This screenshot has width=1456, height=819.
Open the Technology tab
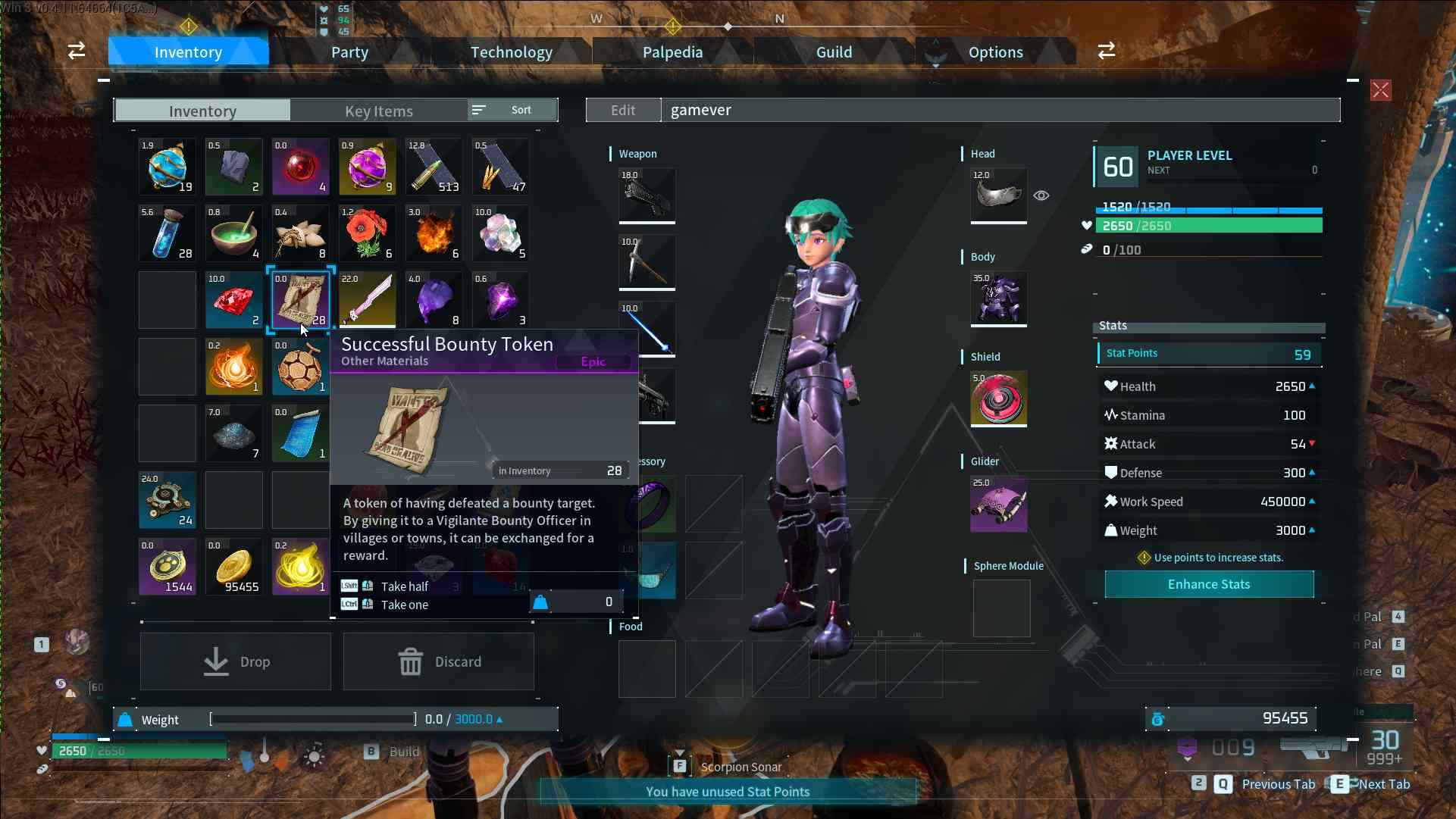pyautogui.click(x=512, y=52)
